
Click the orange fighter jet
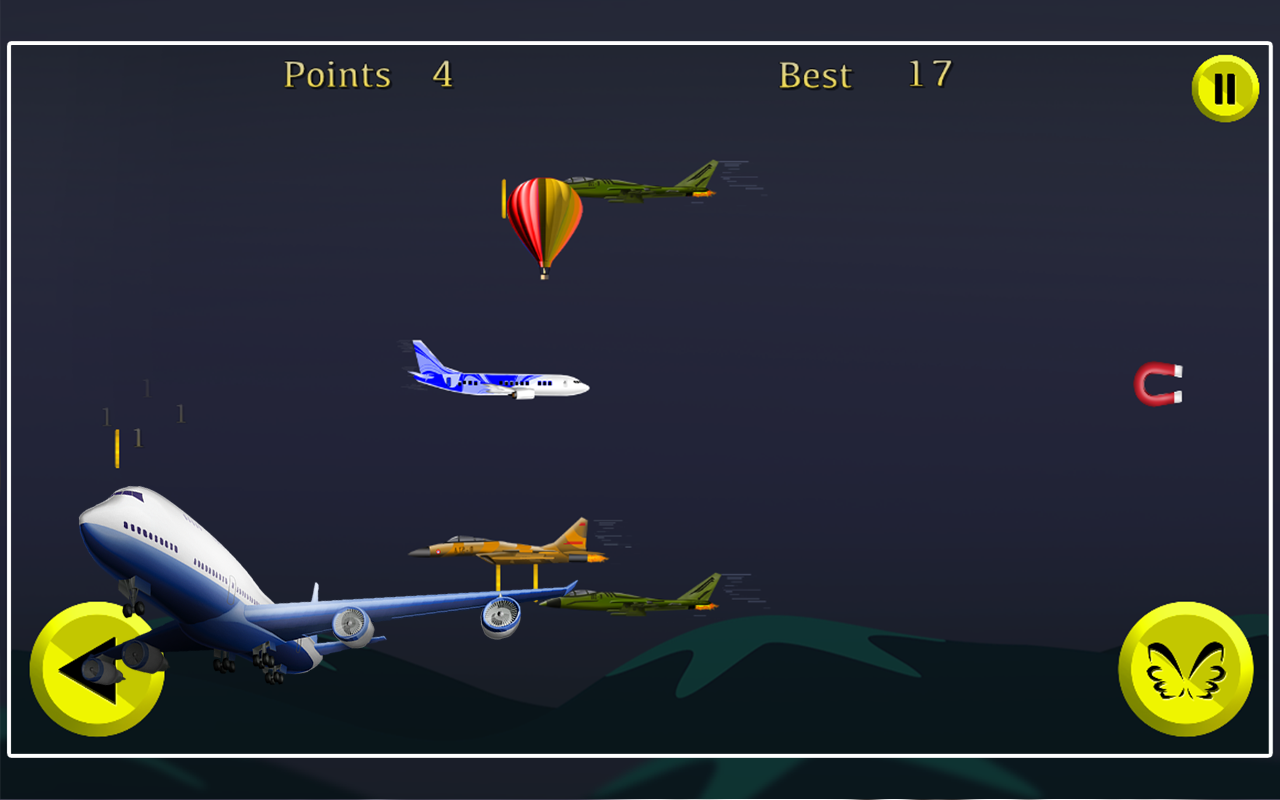(510, 545)
